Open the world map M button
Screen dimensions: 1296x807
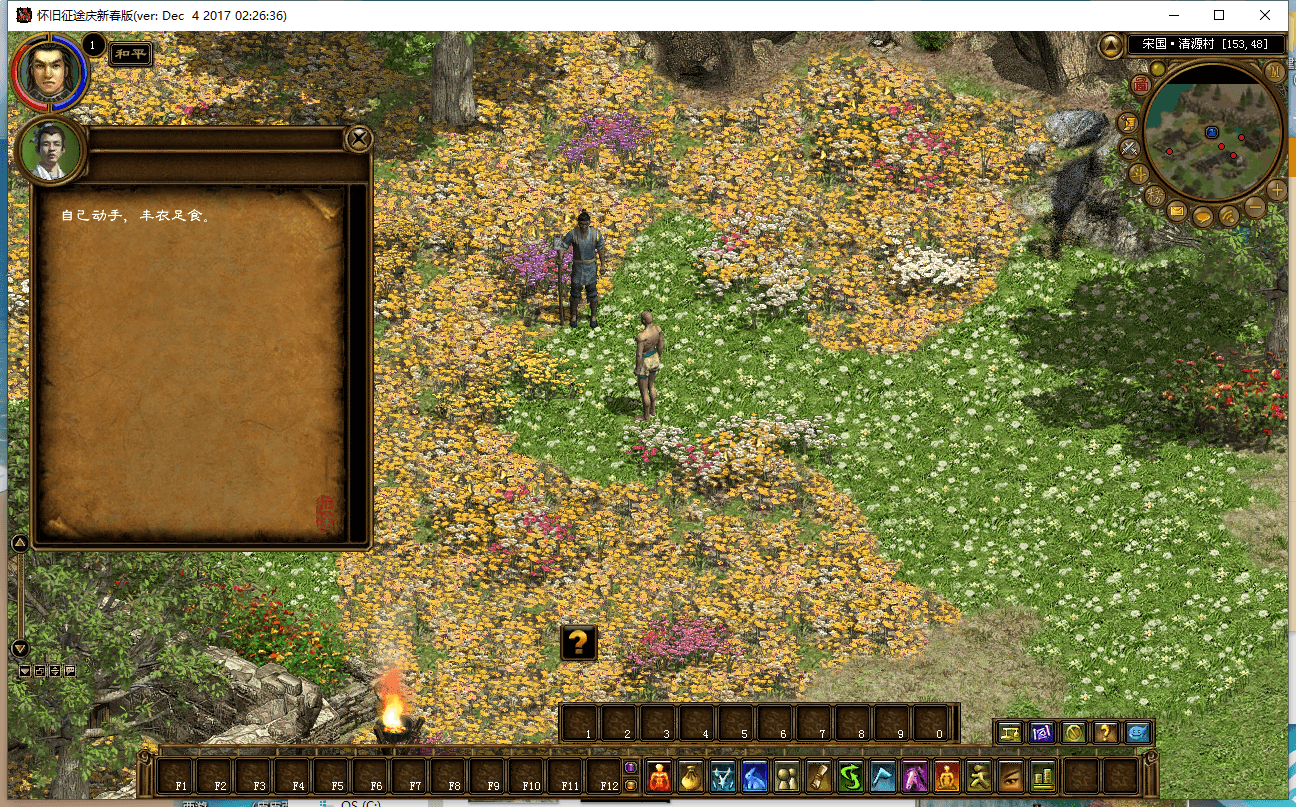click(x=1274, y=71)
